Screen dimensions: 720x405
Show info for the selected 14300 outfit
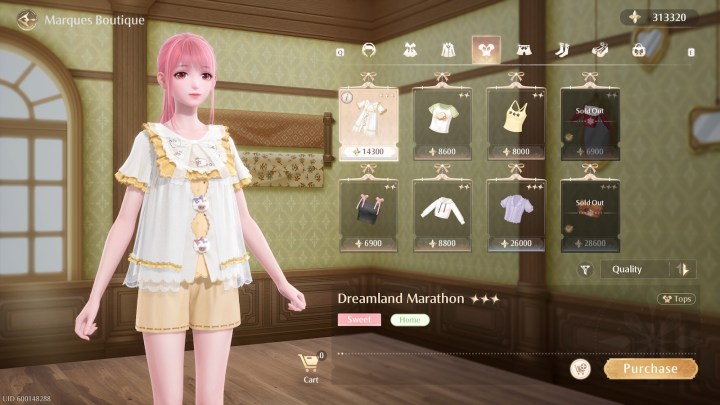[346, 98]
